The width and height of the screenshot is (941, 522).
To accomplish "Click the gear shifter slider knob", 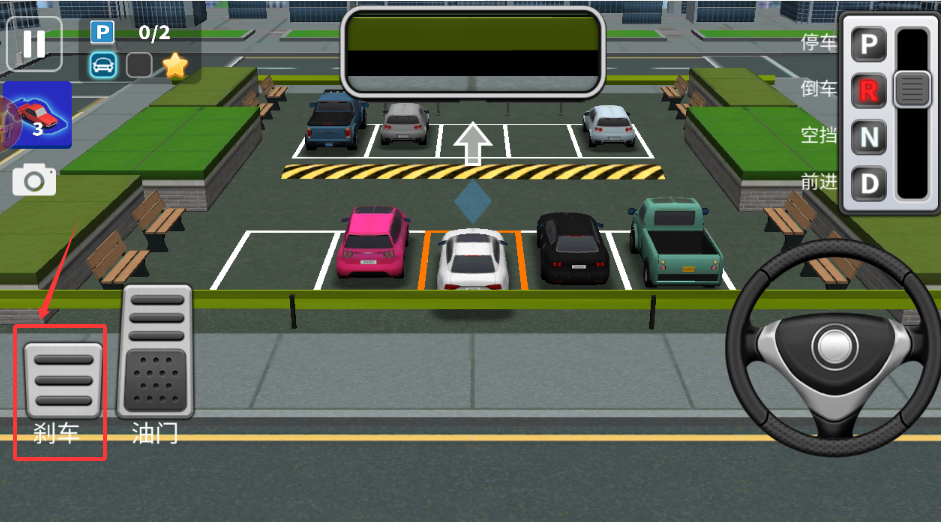I will [912, 89].
